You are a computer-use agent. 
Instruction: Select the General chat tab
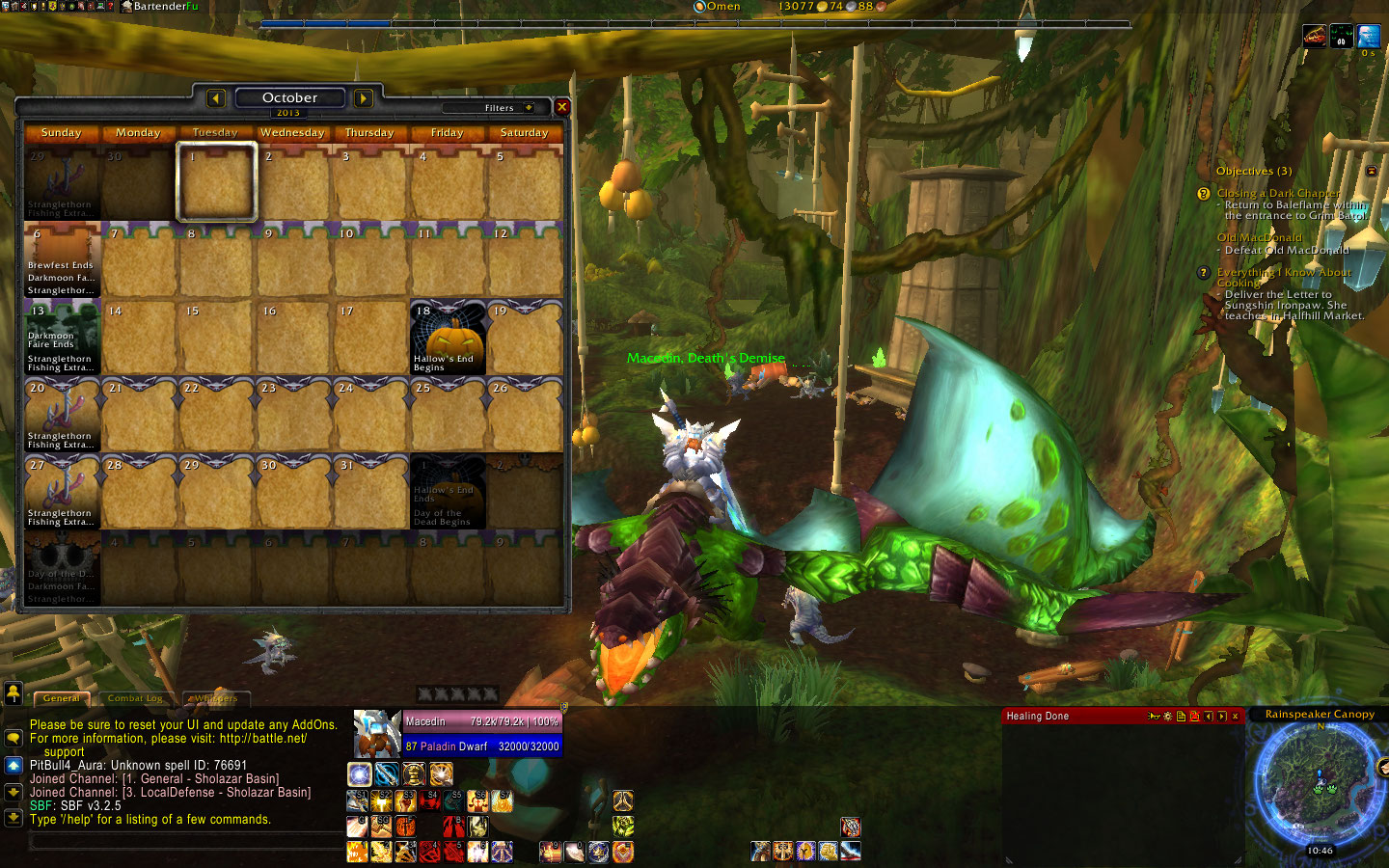[x=61, y=698]
